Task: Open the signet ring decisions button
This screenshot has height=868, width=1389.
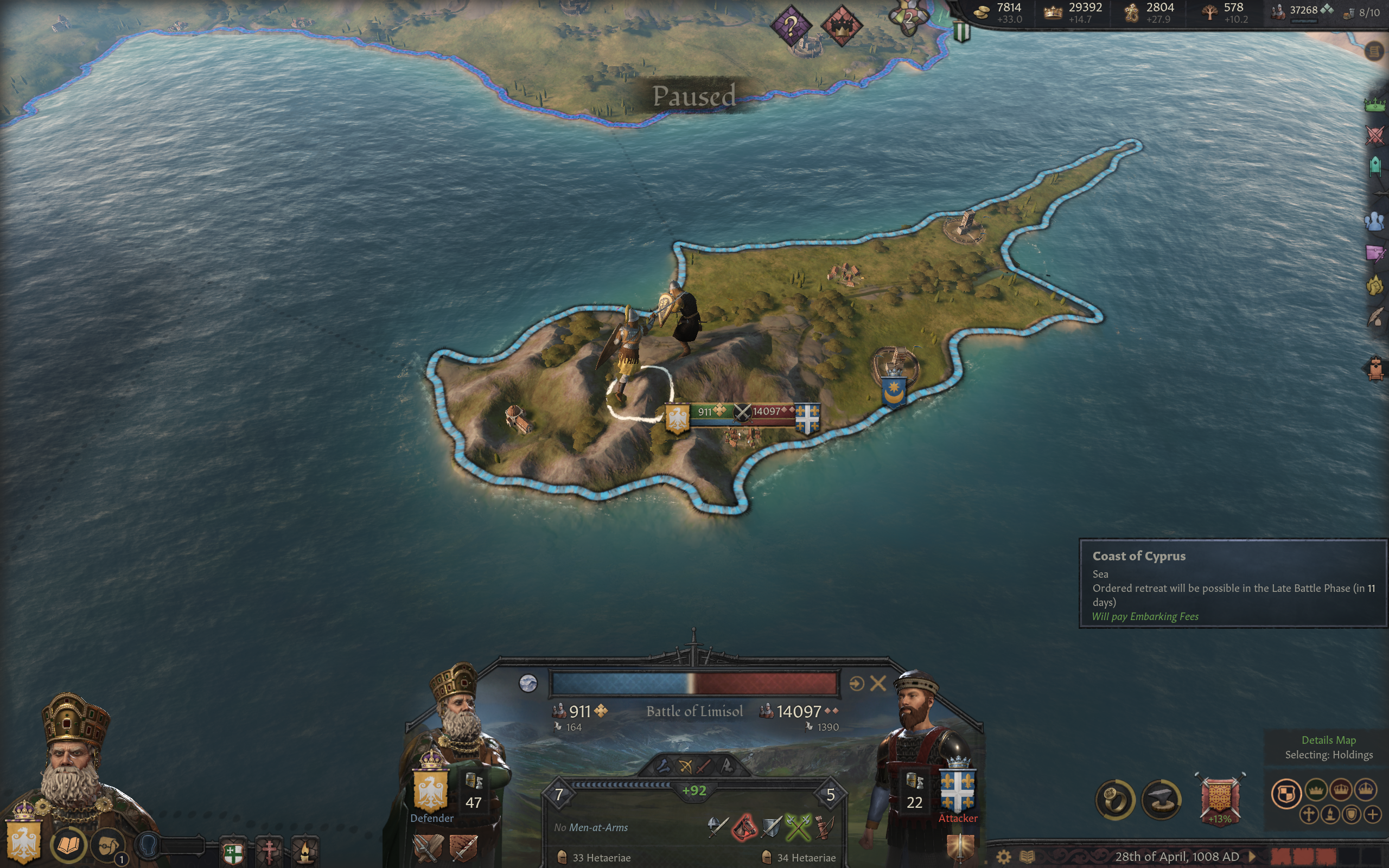Action: click(1115, 800)
